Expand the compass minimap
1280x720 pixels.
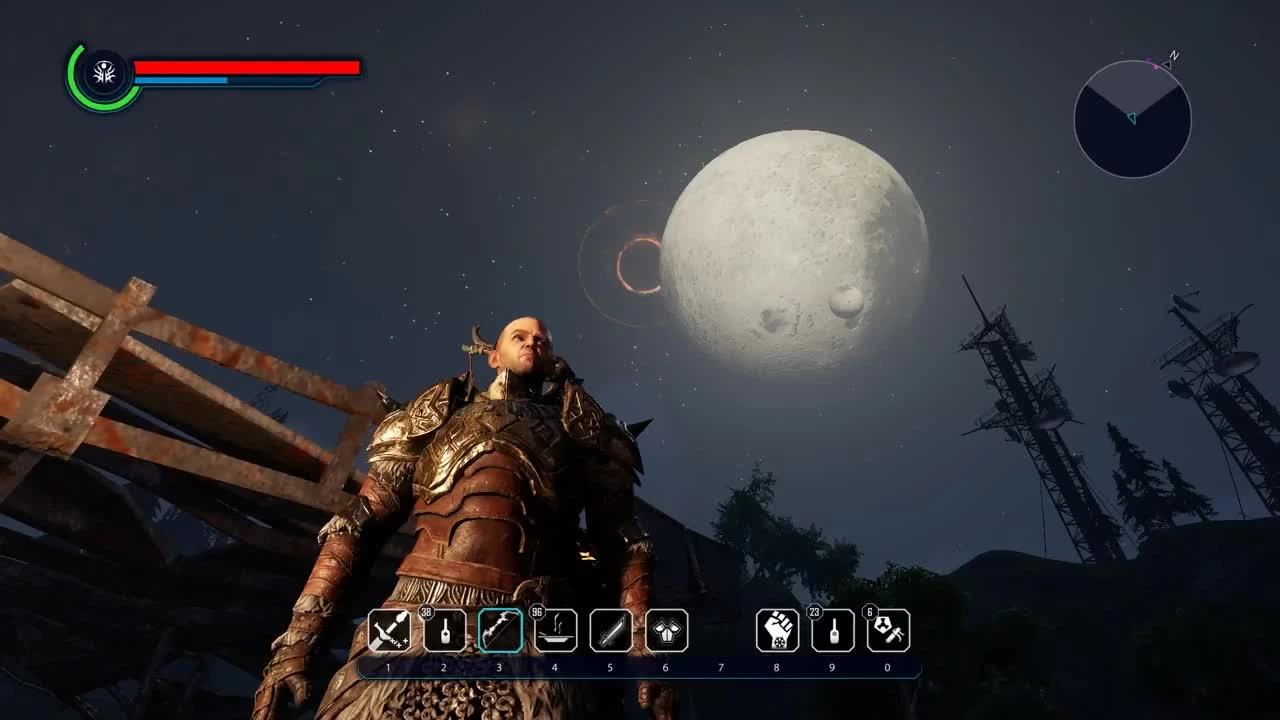tap(1131, 119)
